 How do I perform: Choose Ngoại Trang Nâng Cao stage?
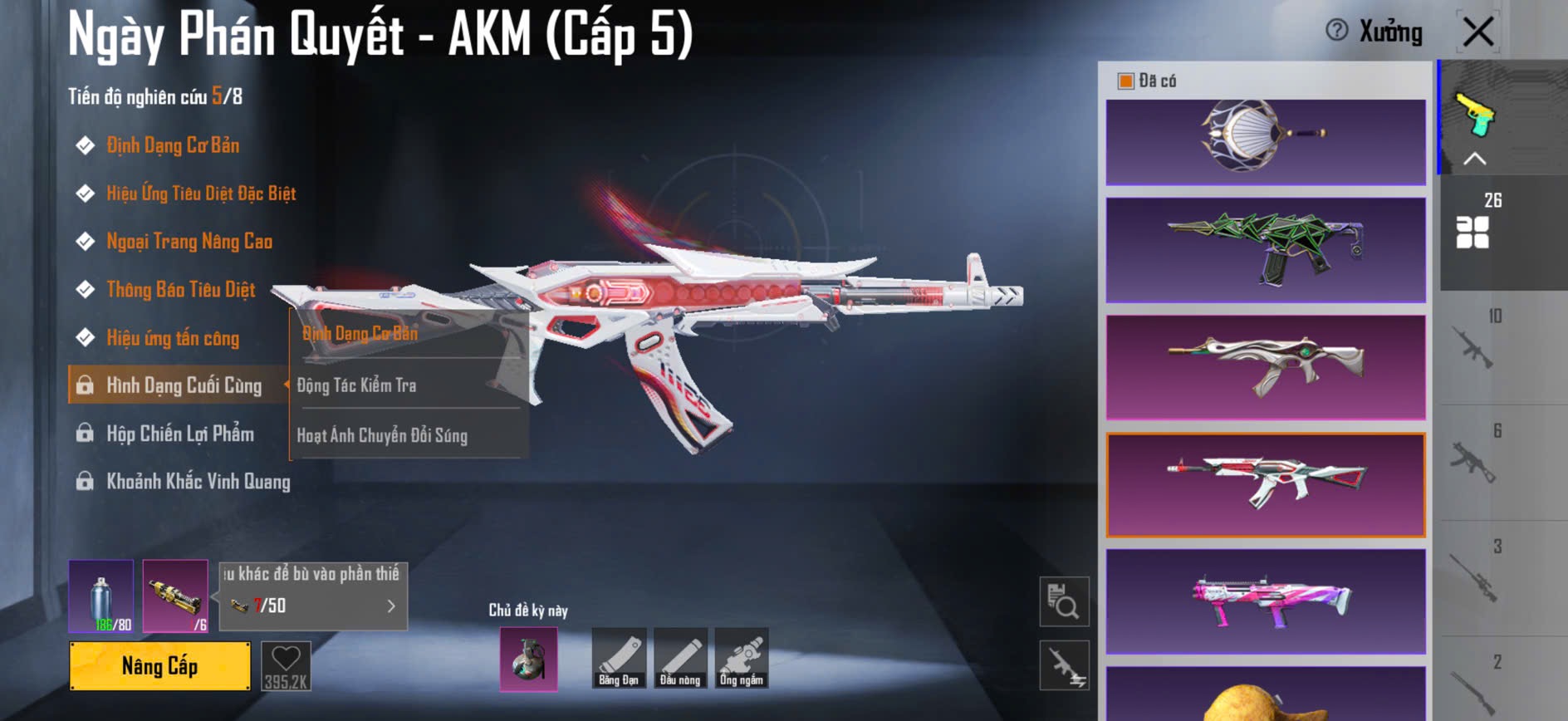pyautogui.click(x=189, y=242)
